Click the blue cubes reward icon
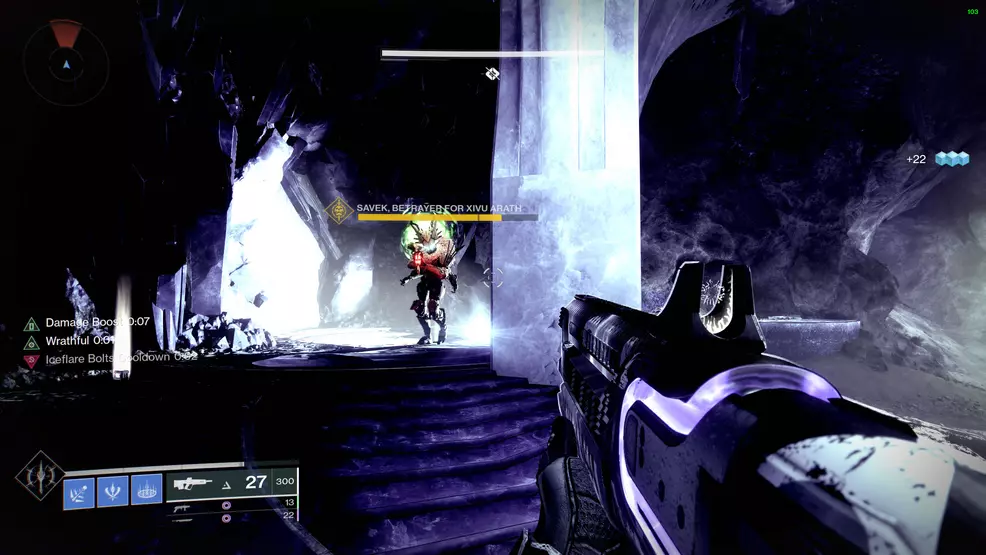 (952, 159)
